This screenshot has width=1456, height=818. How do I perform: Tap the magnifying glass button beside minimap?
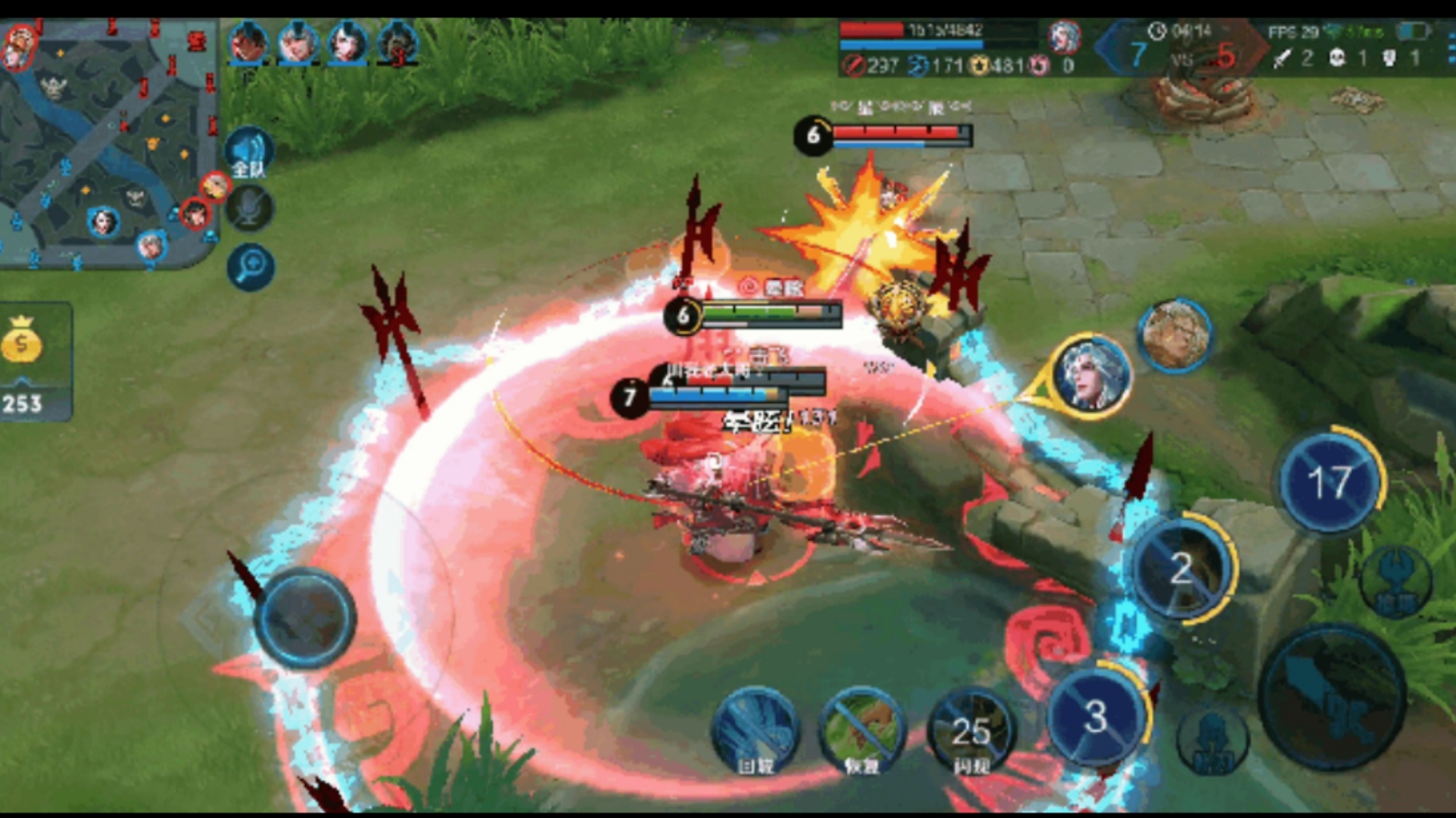tap(250, 267)
